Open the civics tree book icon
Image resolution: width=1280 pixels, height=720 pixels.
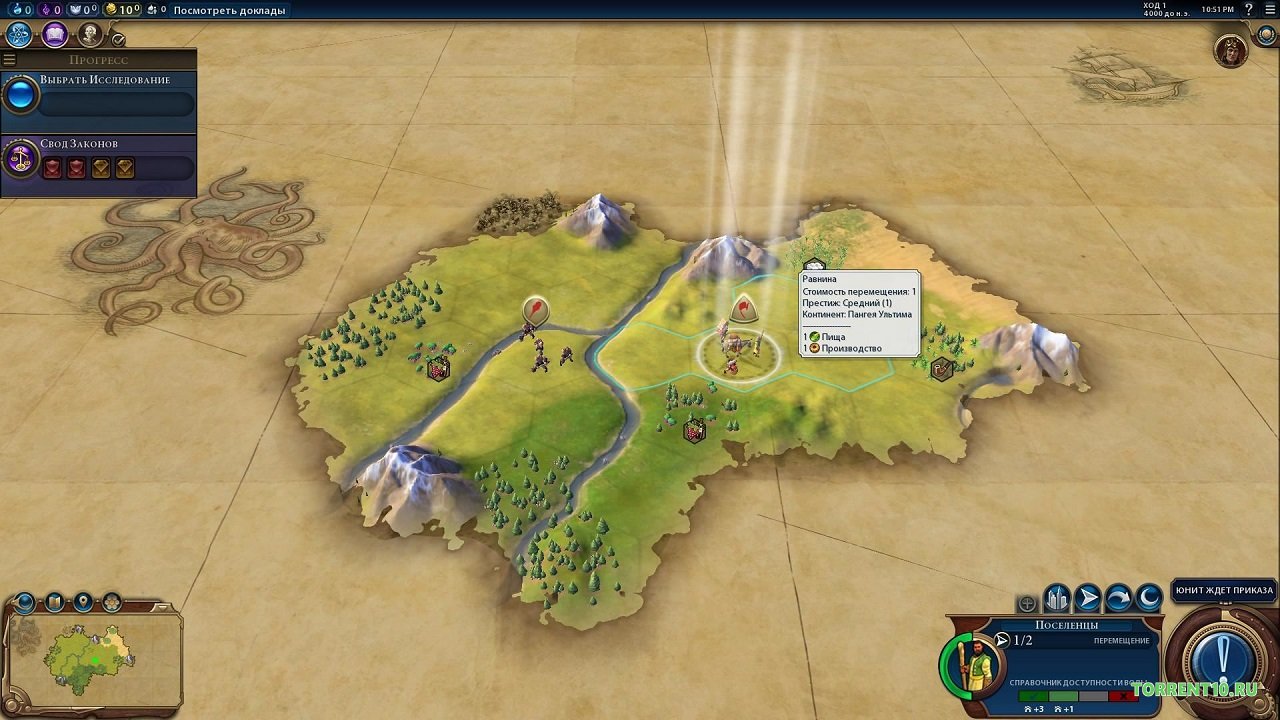pos(54,35)
